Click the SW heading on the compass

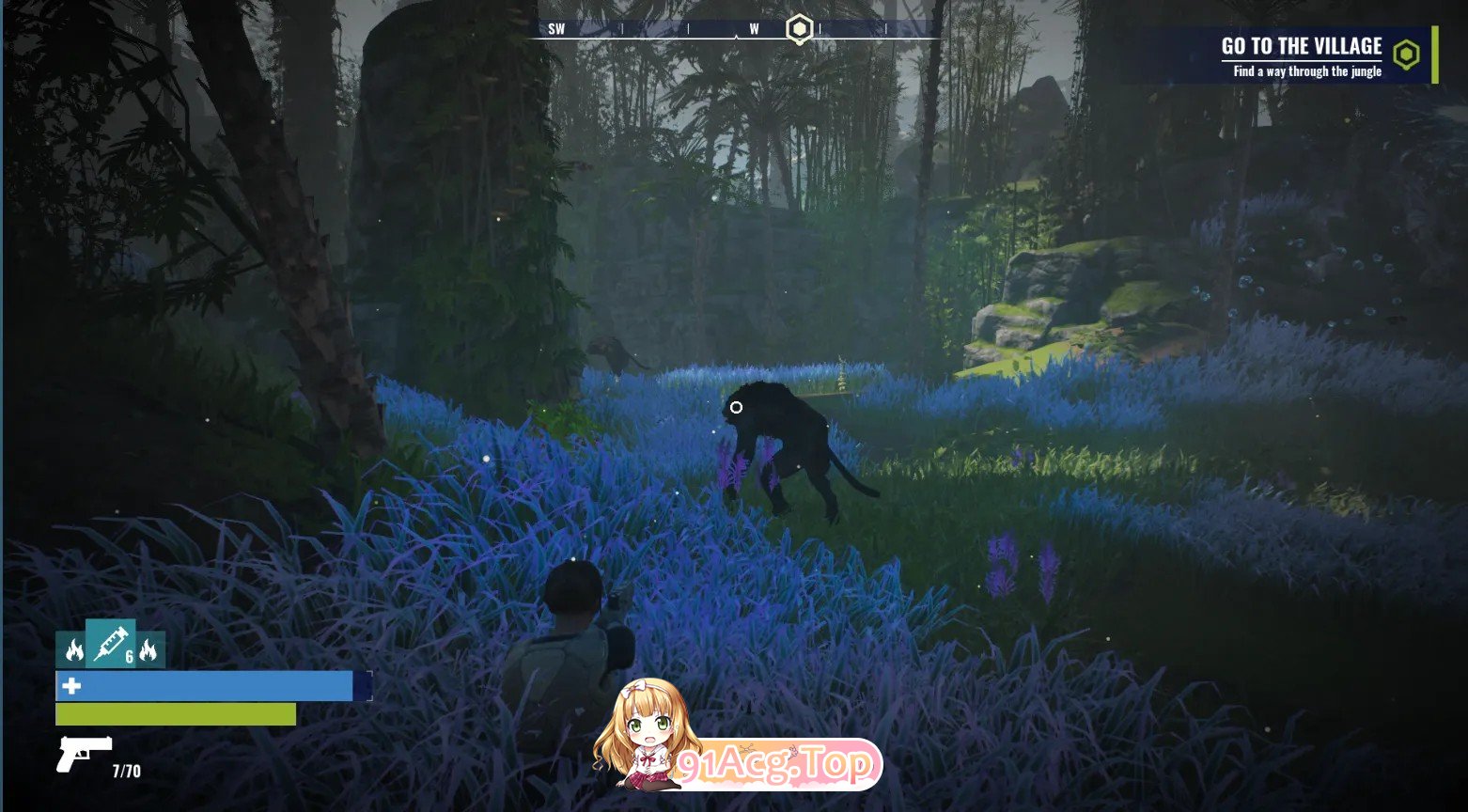[555, 28]
